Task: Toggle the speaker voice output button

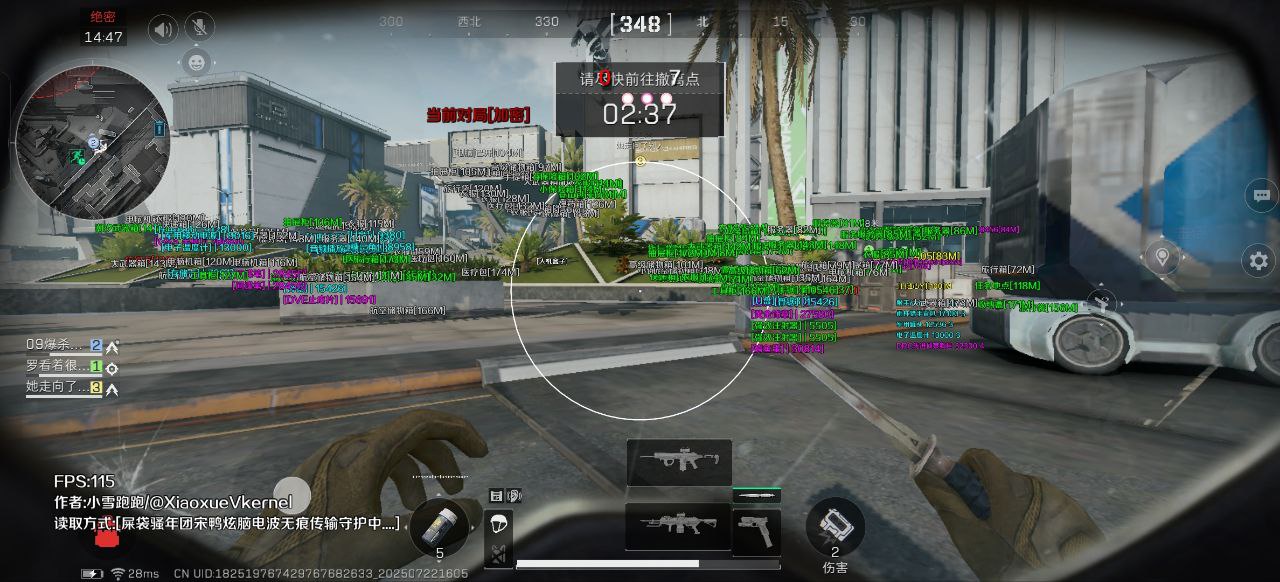Action: click(163, 30)
